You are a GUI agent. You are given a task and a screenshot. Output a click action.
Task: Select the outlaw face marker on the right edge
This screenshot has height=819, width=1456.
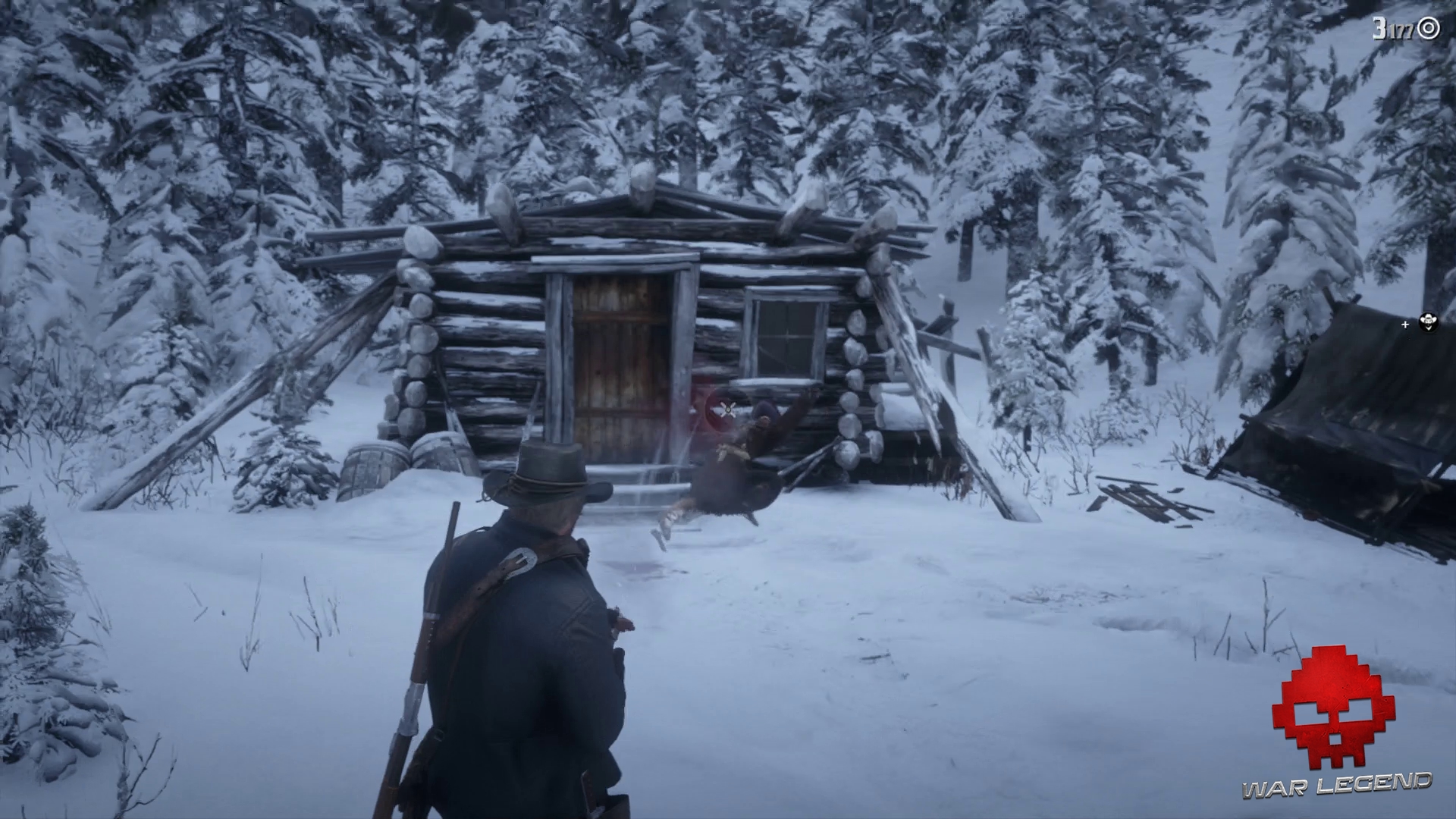(x=1429, y=322)
